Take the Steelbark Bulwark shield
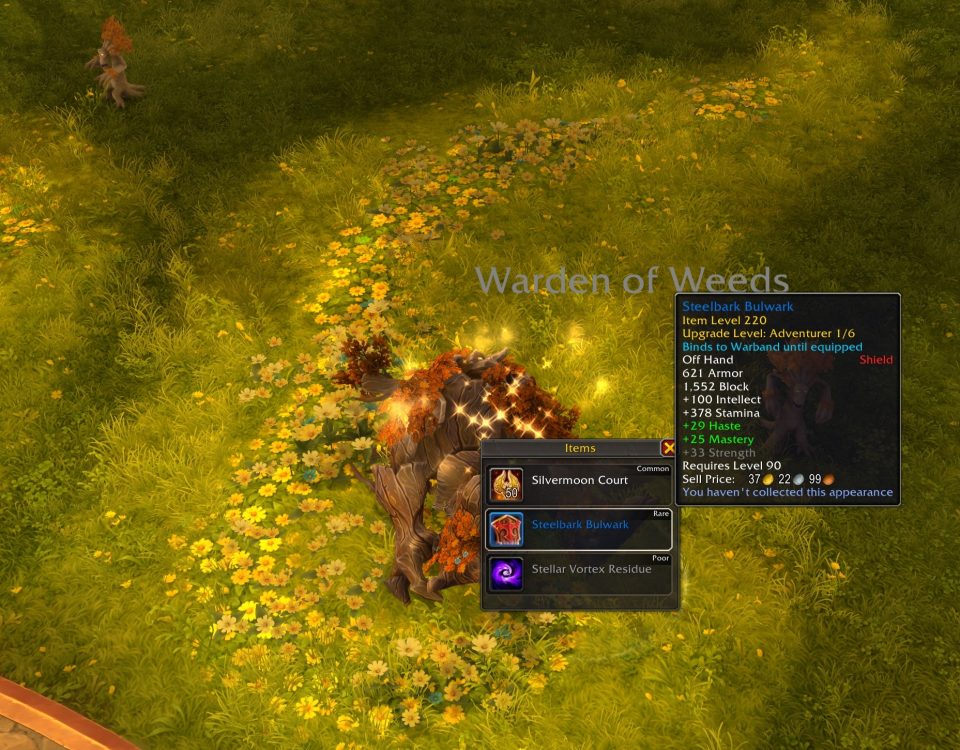This screenshot has width=960, height=750. click(579, 528)
